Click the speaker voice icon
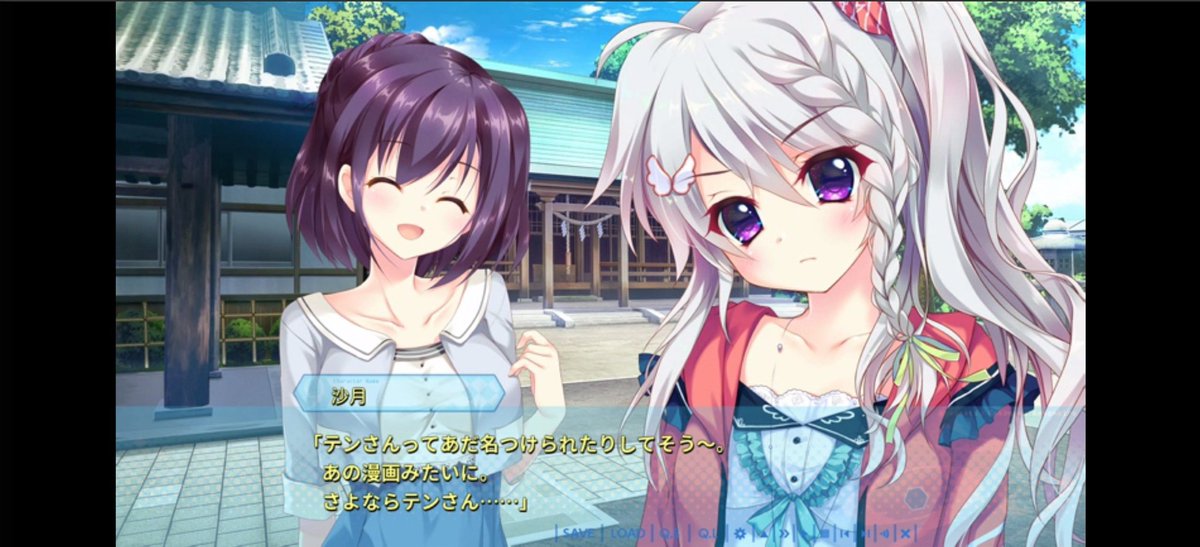 tap(885, 534)
